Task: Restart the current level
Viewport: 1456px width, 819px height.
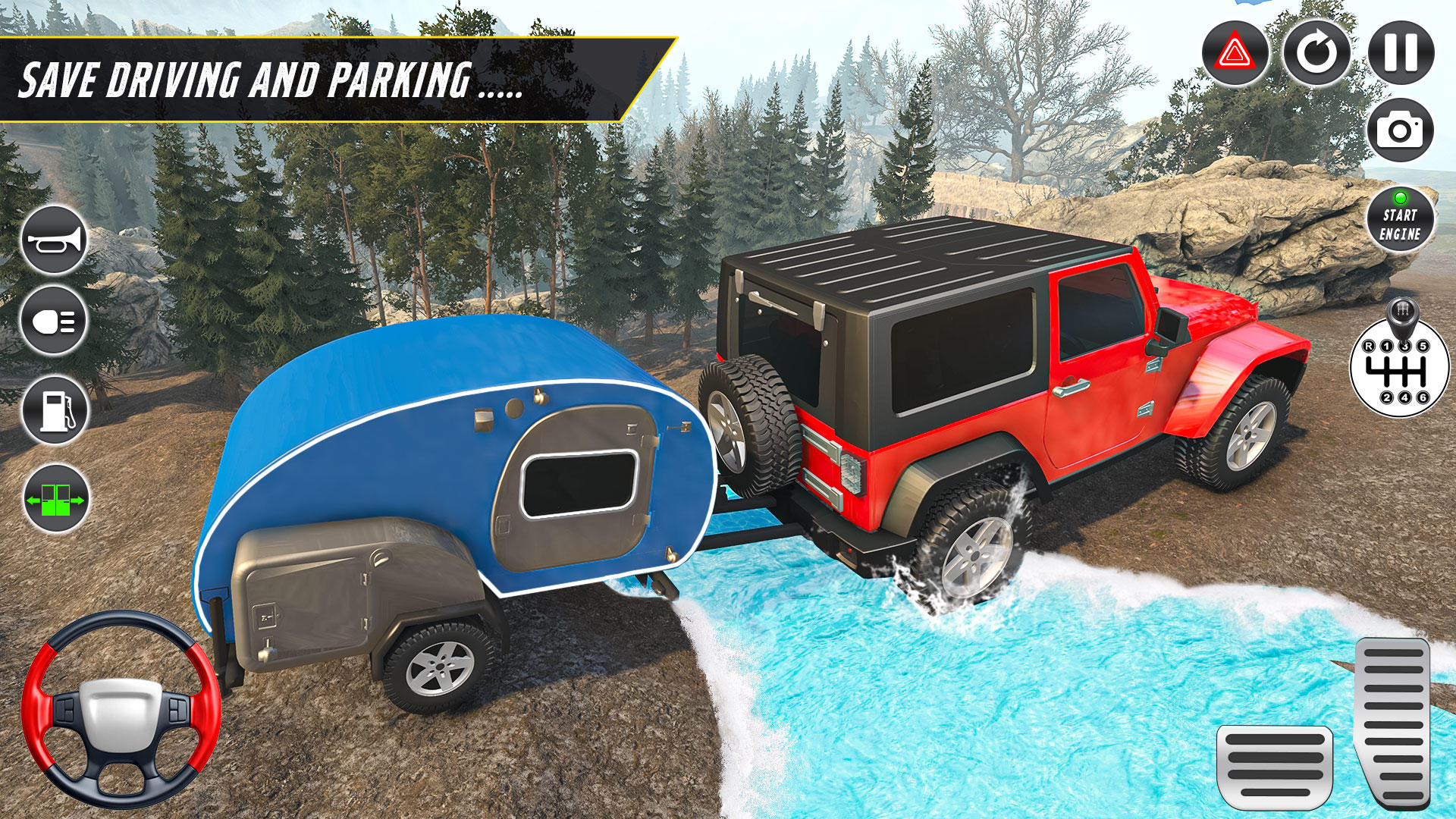Action: (x=1317, y=51)
